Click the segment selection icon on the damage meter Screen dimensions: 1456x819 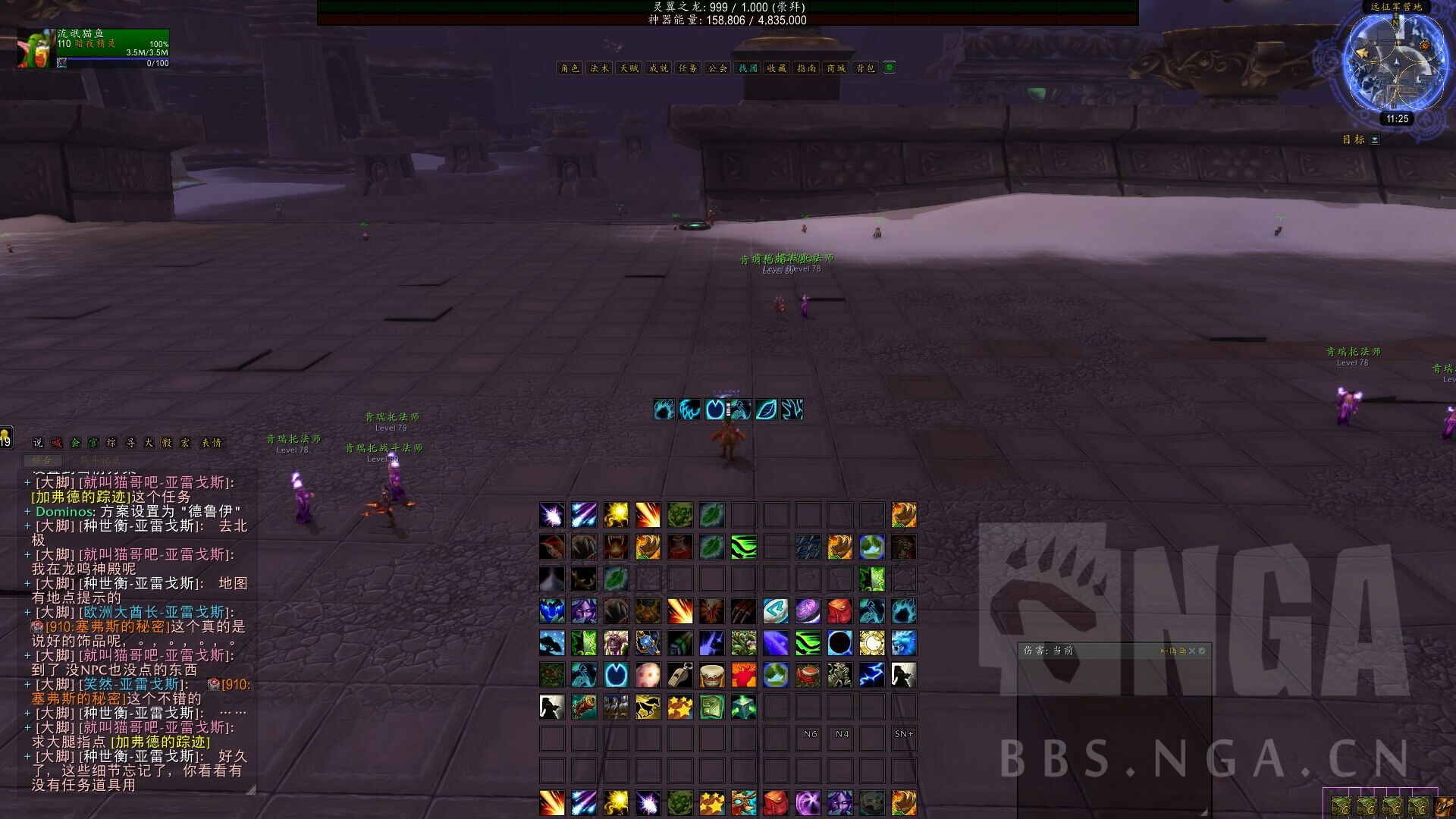pos(1173,651)
